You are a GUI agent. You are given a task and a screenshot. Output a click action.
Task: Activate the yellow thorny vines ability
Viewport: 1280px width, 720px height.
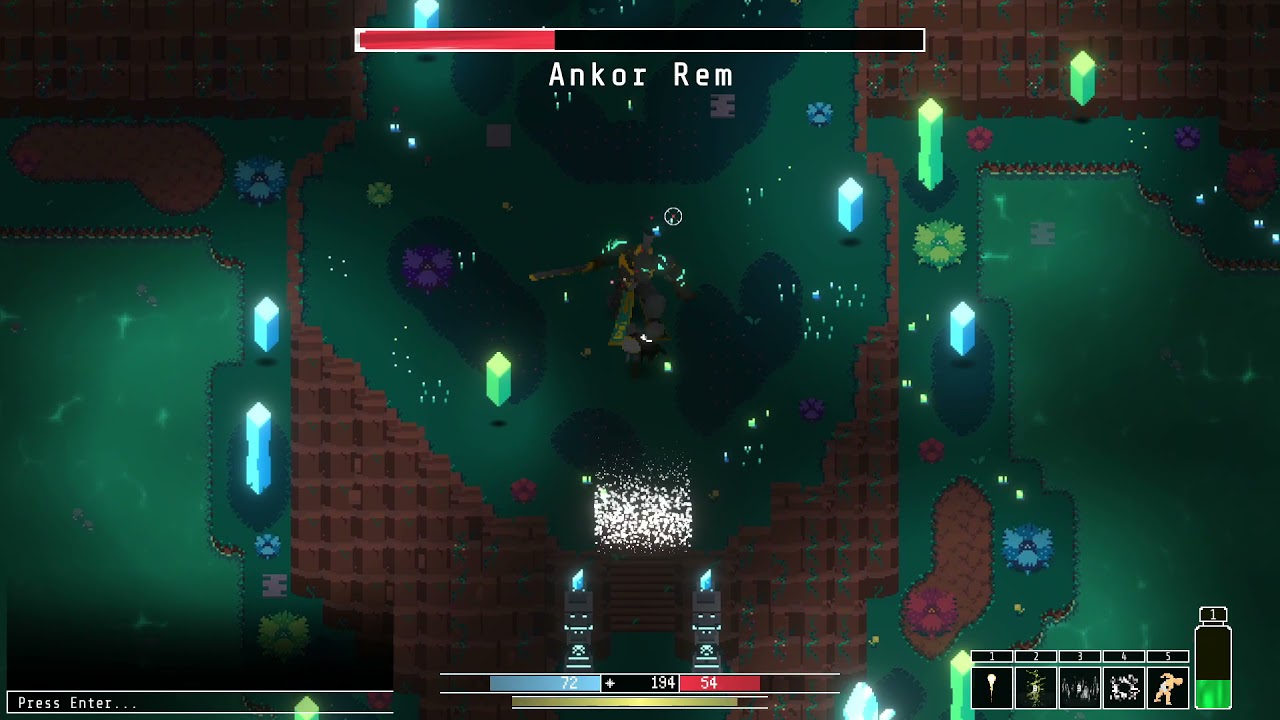click(x=1036, y=688)
